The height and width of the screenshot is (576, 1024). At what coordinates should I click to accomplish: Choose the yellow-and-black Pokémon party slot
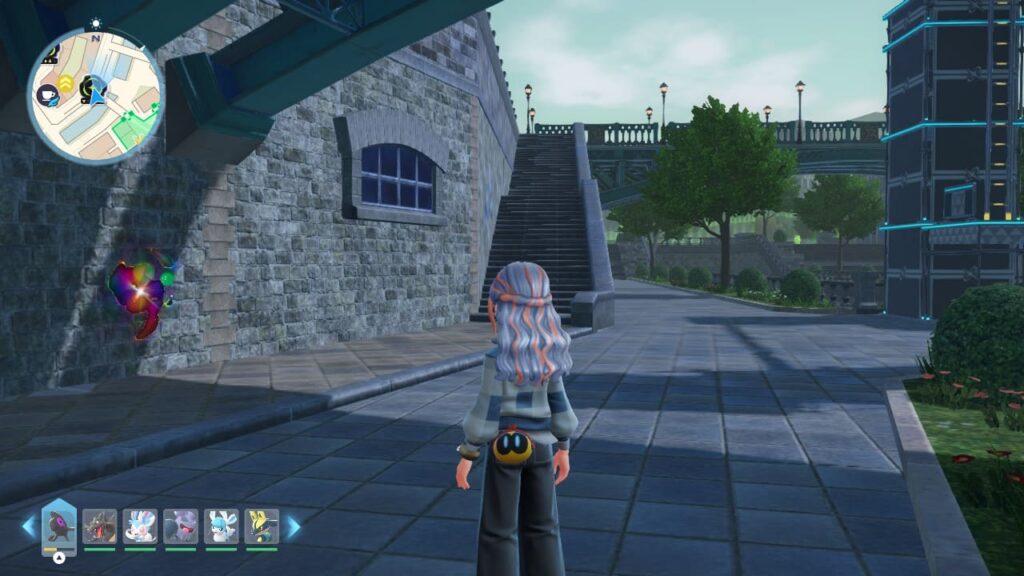[261, 526]
